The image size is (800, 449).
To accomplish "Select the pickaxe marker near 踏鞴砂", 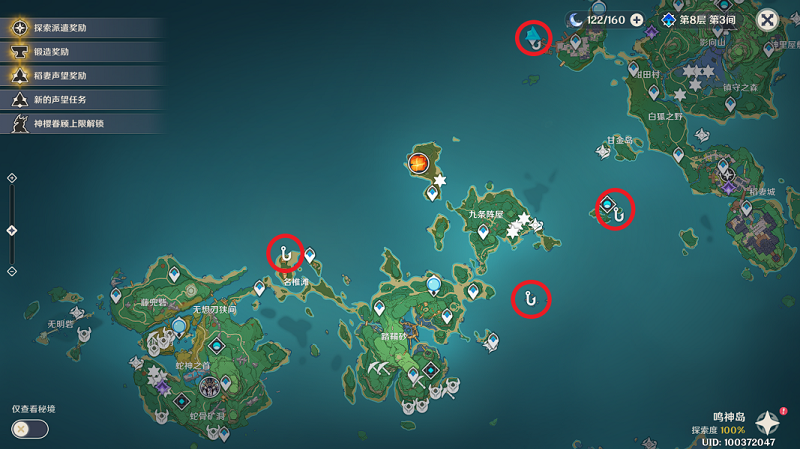I will tap(380, 369).
